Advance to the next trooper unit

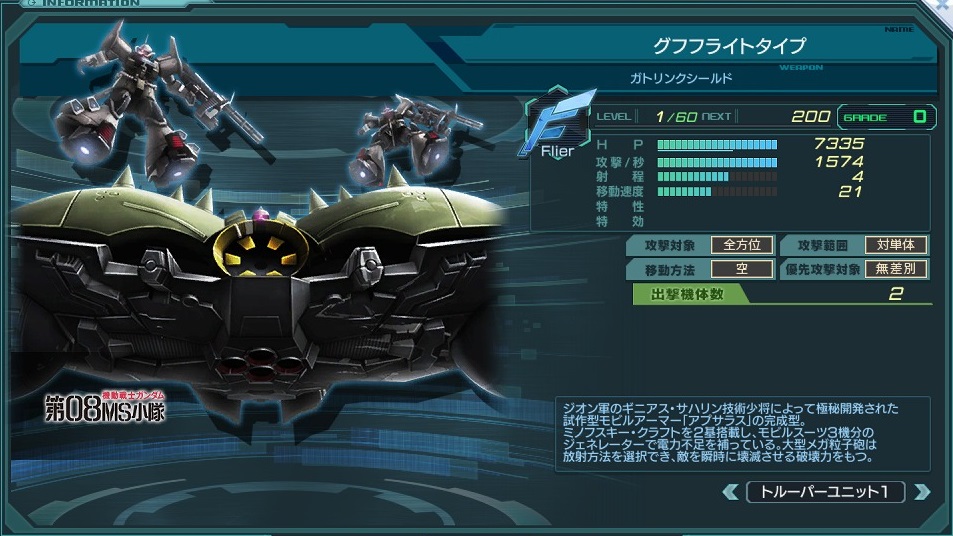point(921,492)
